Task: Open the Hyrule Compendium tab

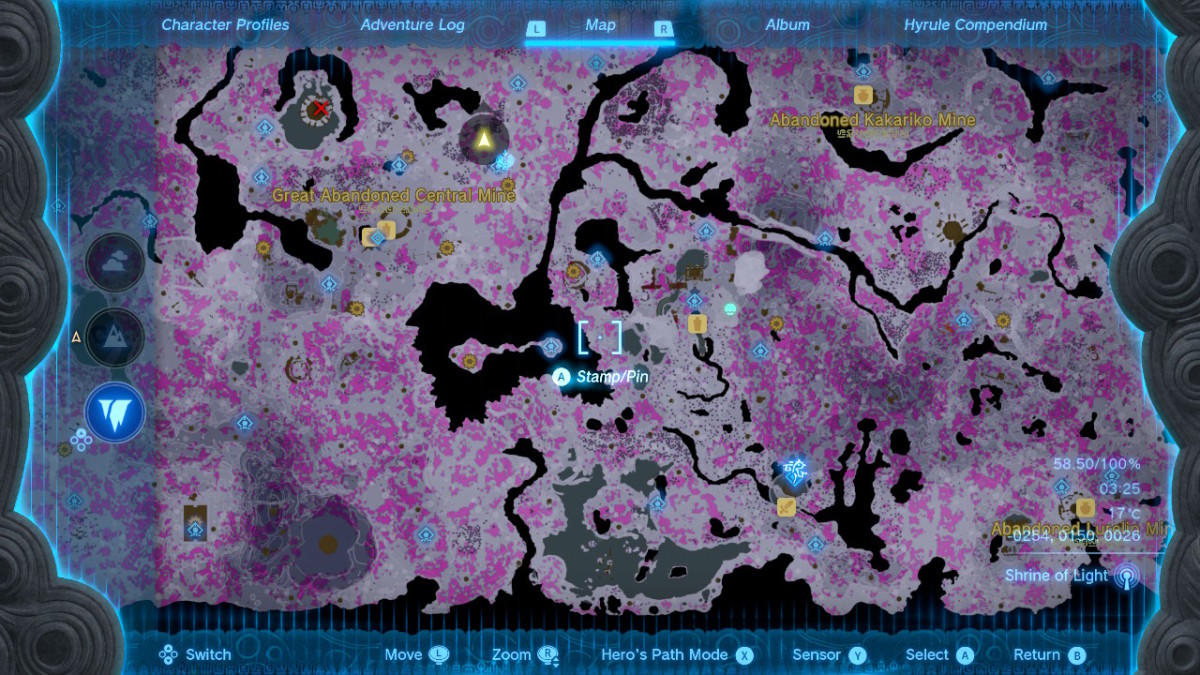Action: [x=975, y=25]
